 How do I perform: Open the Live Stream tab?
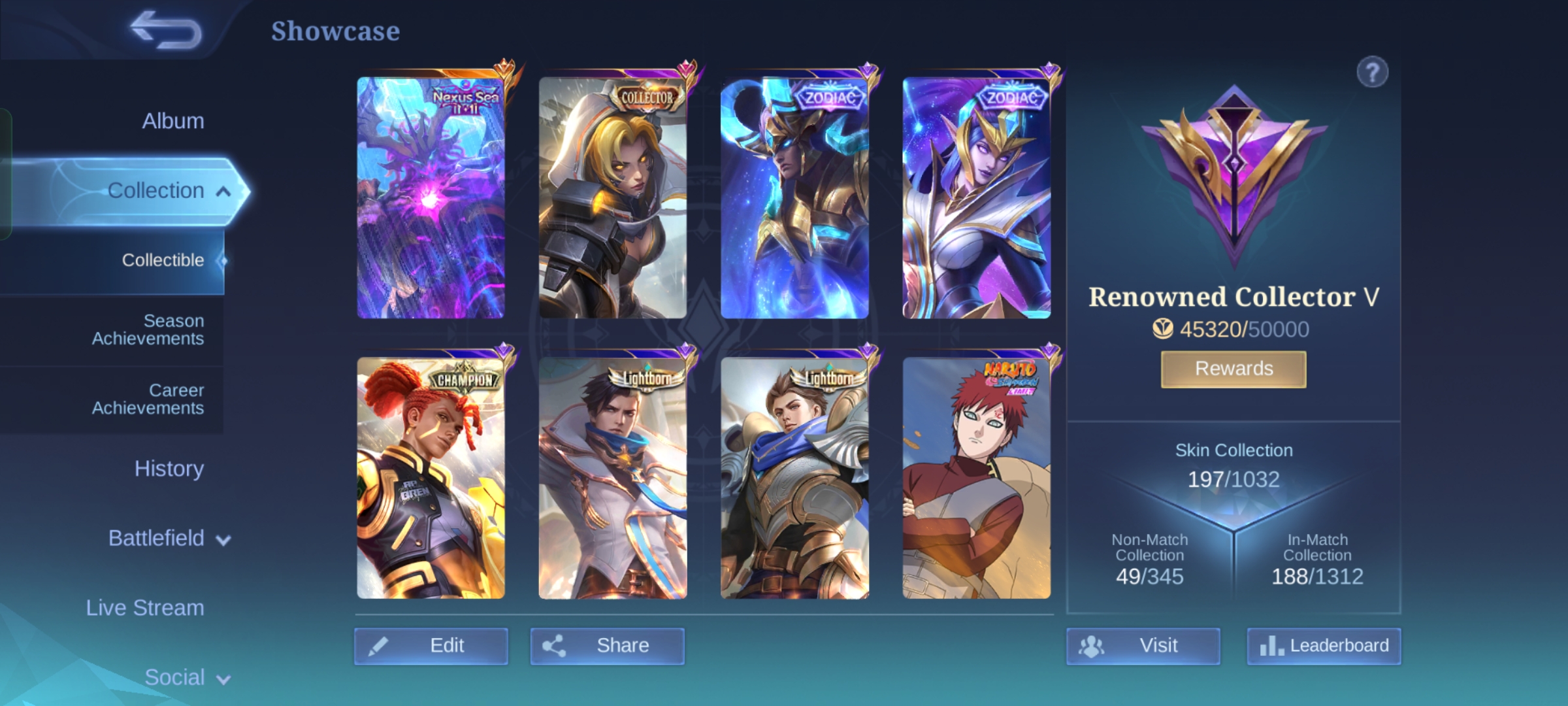click(145, 607)
